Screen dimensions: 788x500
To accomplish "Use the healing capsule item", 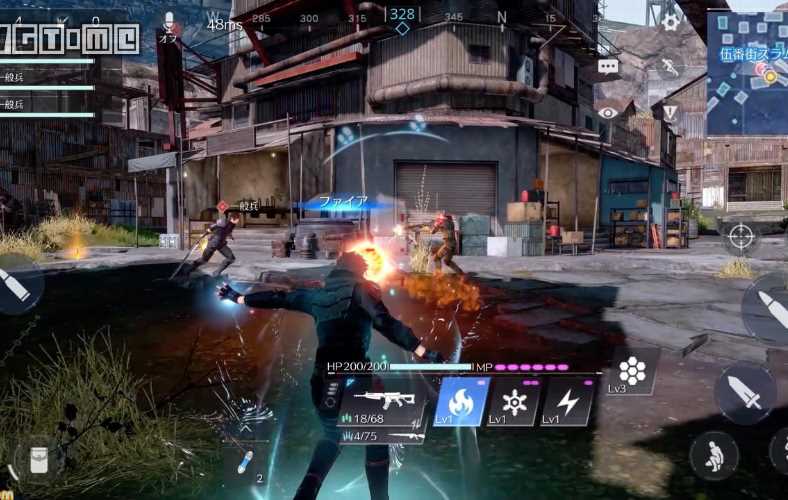I will click(245, 461).
